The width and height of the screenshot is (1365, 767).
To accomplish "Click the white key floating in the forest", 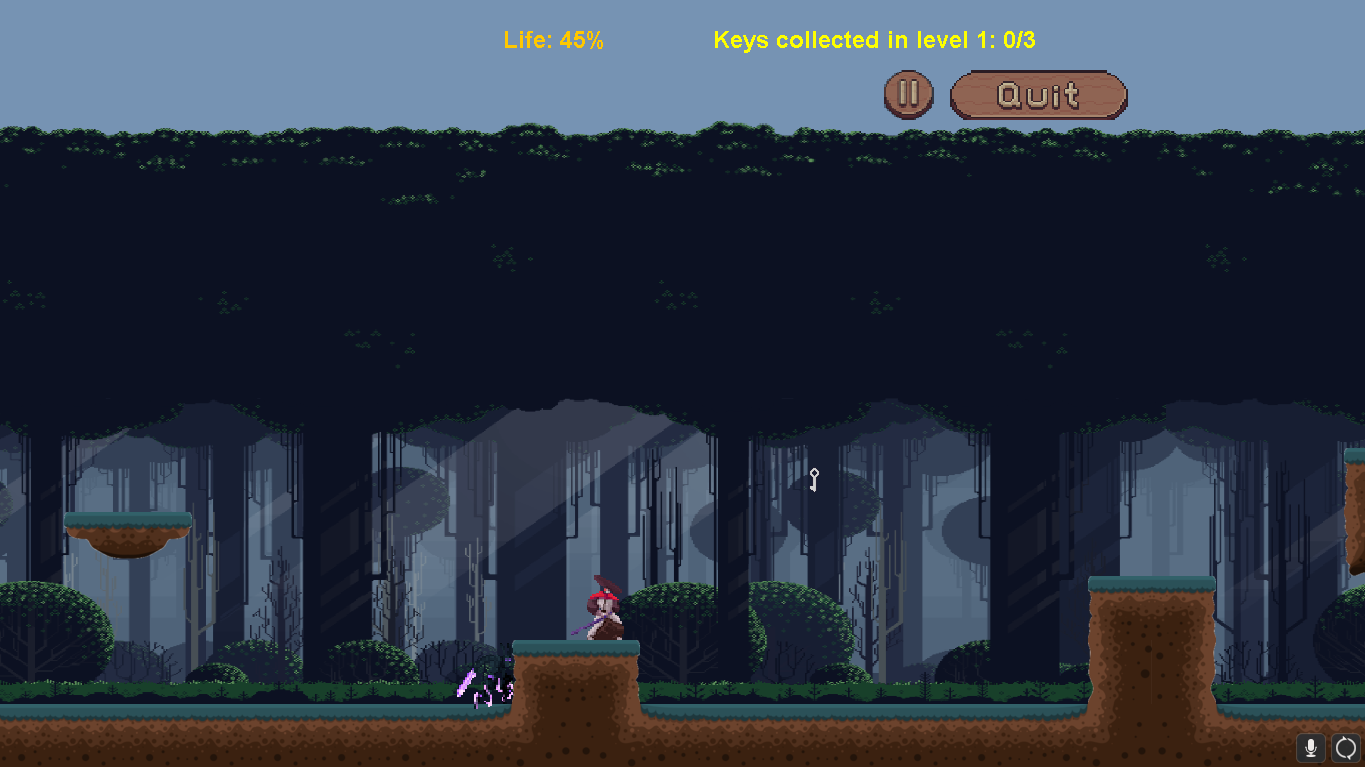I will [812, 480].
